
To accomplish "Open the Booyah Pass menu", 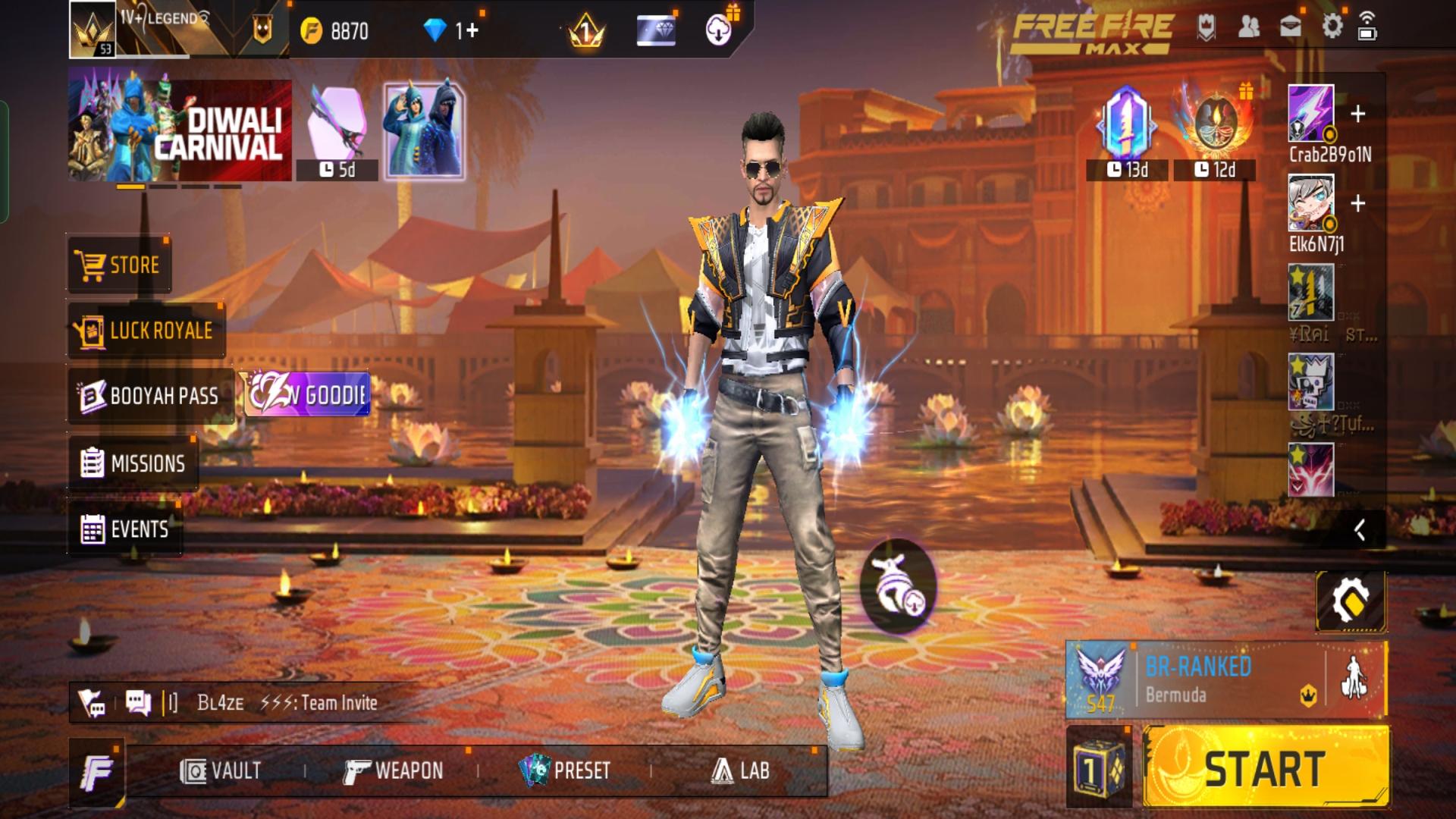I will point(150,396).
